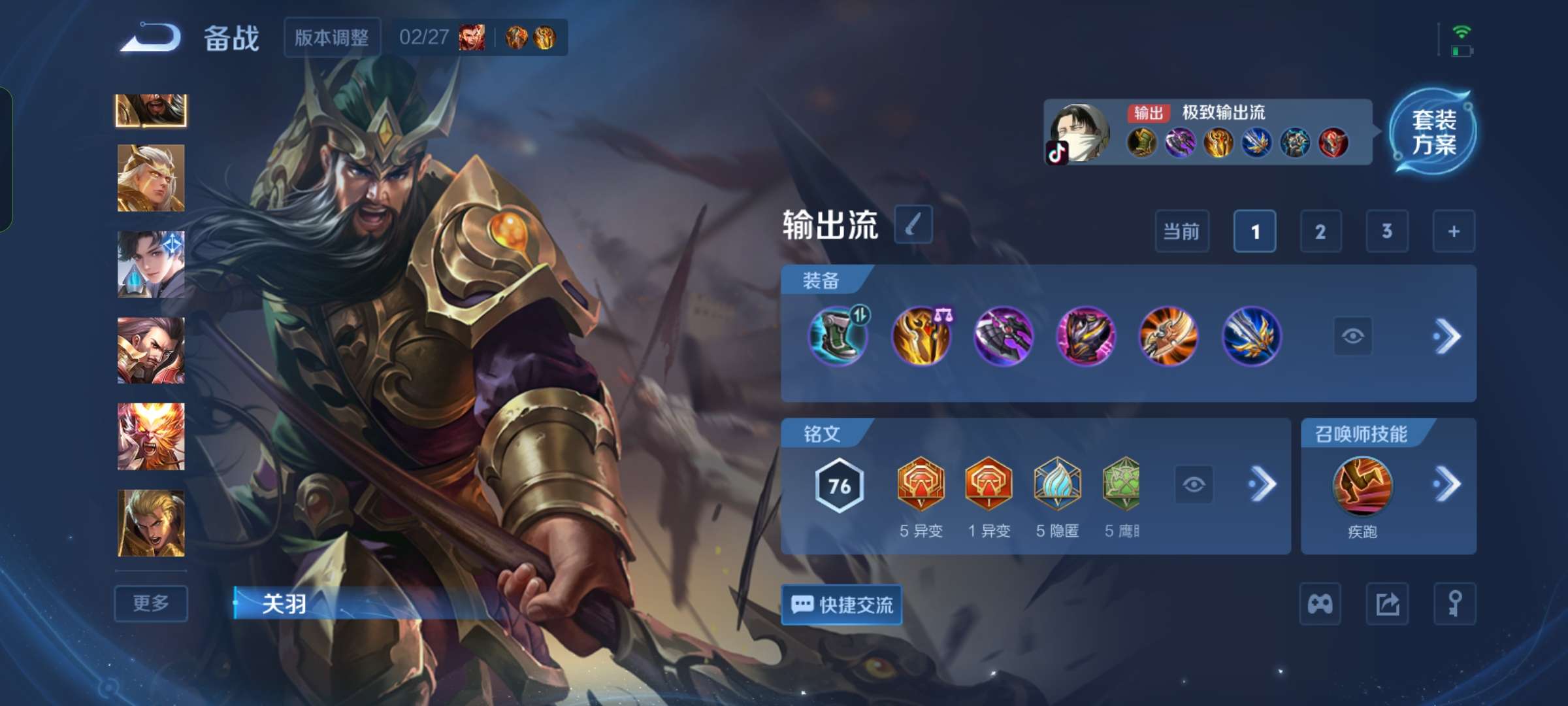Click the 更多 button for more heroes
Viewport: 1568px width, 706px height.
click(150, 604)
